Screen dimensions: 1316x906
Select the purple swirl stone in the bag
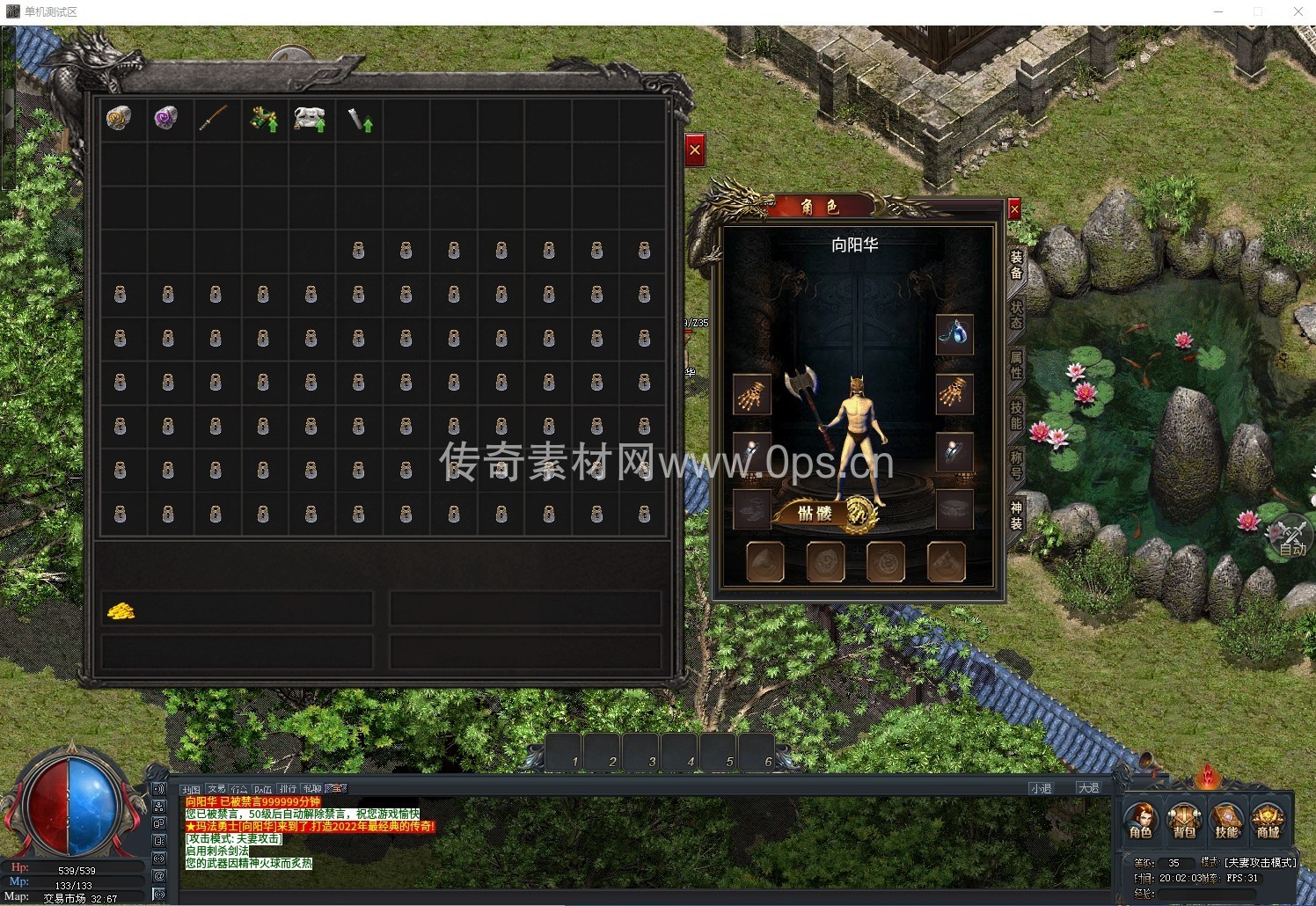(166, 118)
